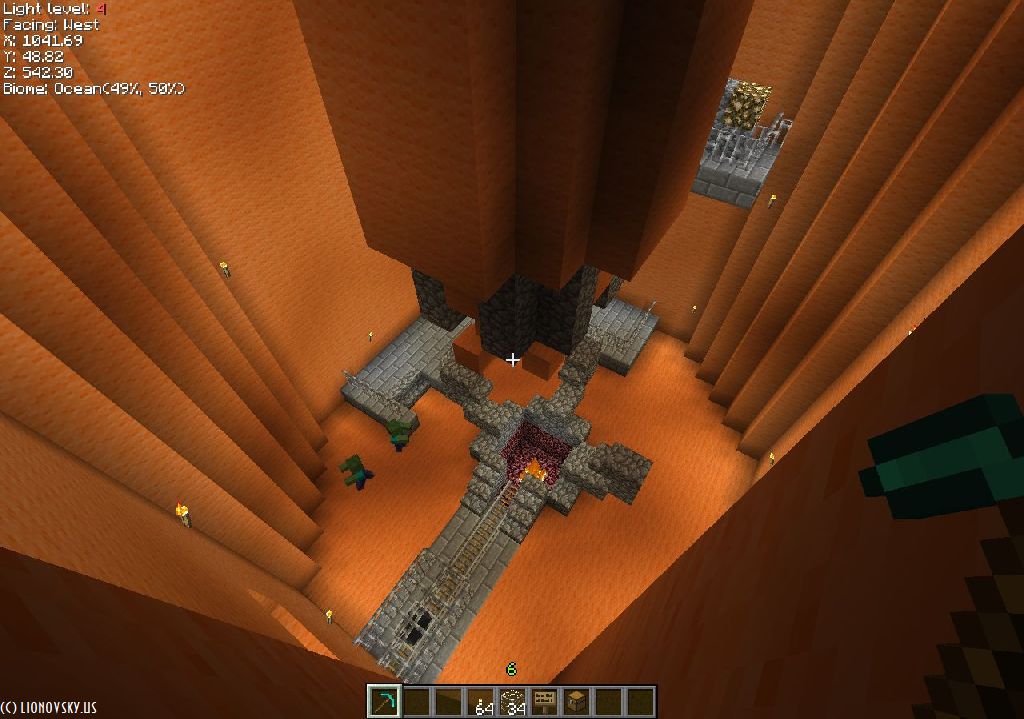Select the diamond pickaxe hotbar slot
Image resolution: width=1024 pixels, height=719 pixels.
coord(383,701)
